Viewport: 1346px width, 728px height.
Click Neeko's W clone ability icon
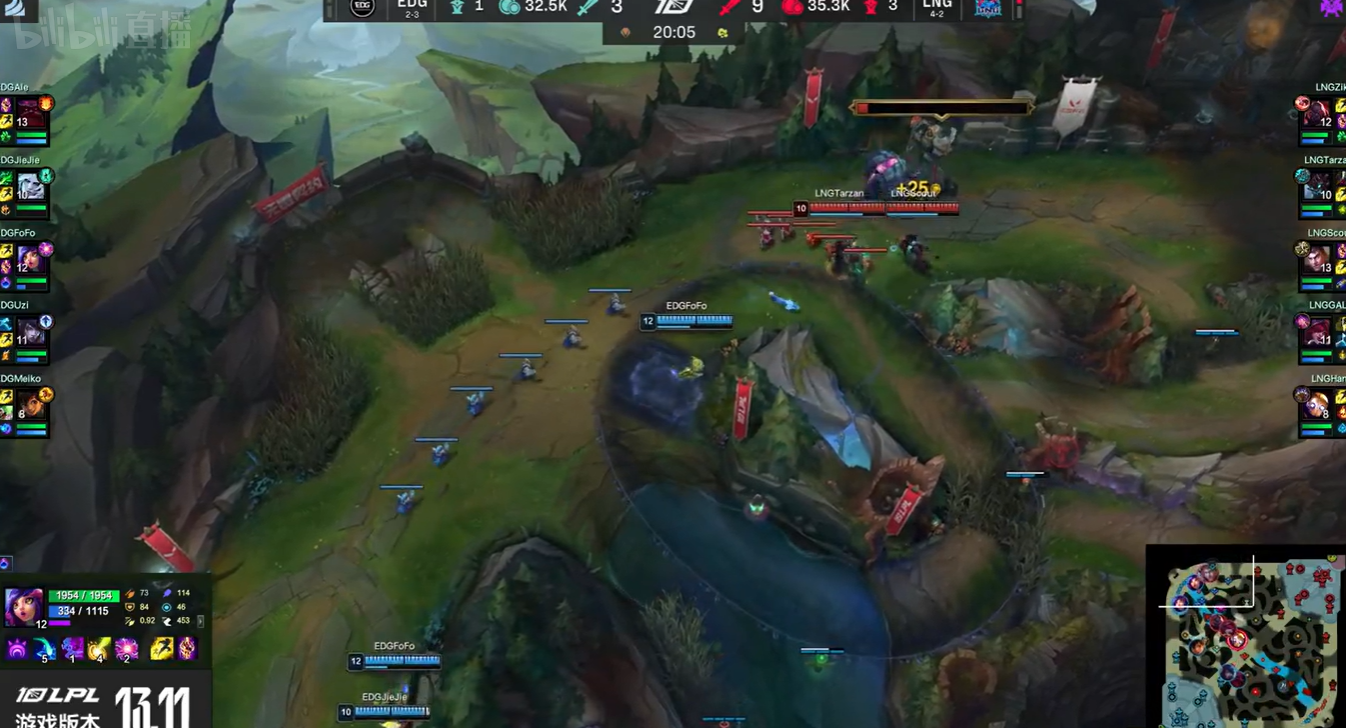point(72,651)
